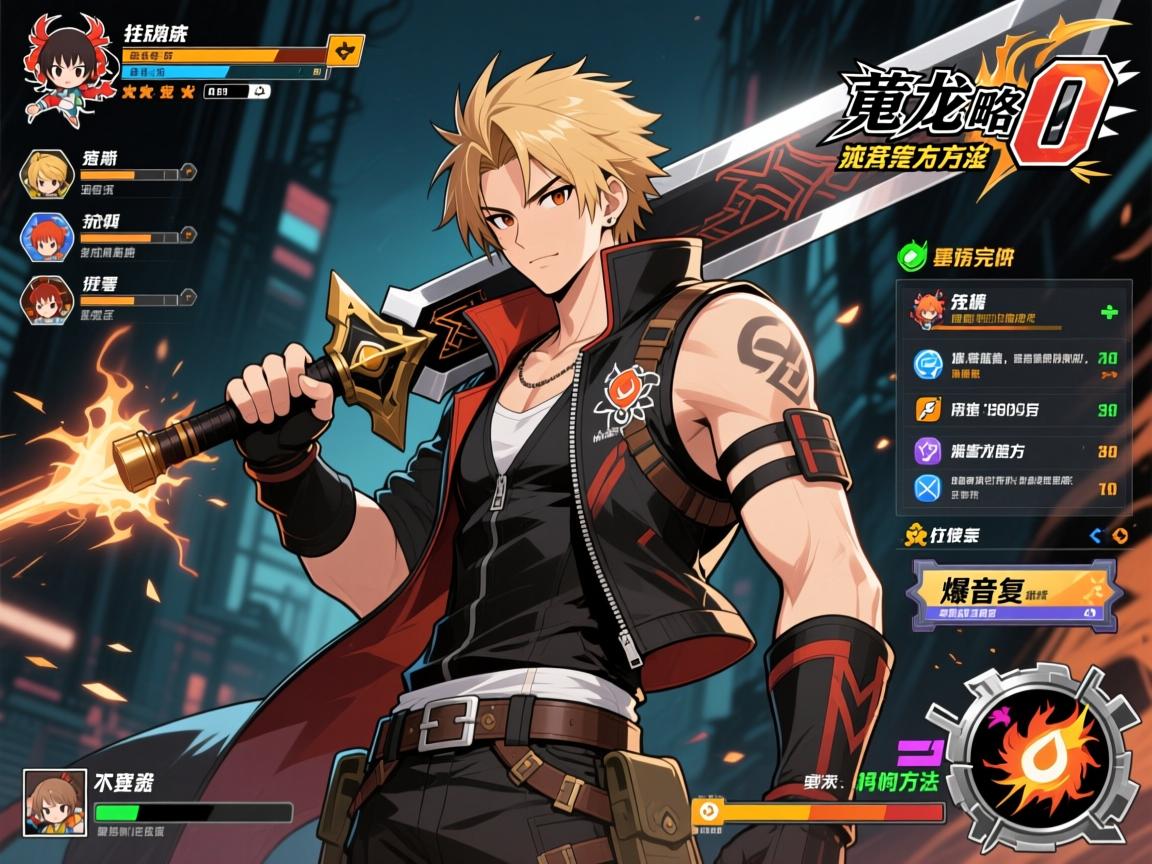Click the green leaf icon above the panel
Screen dimensions: 1152x864
[911, 257]
